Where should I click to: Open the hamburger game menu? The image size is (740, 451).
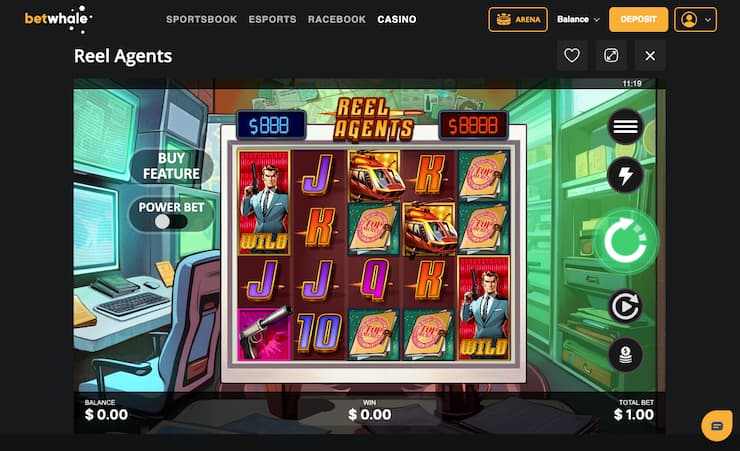626,127
